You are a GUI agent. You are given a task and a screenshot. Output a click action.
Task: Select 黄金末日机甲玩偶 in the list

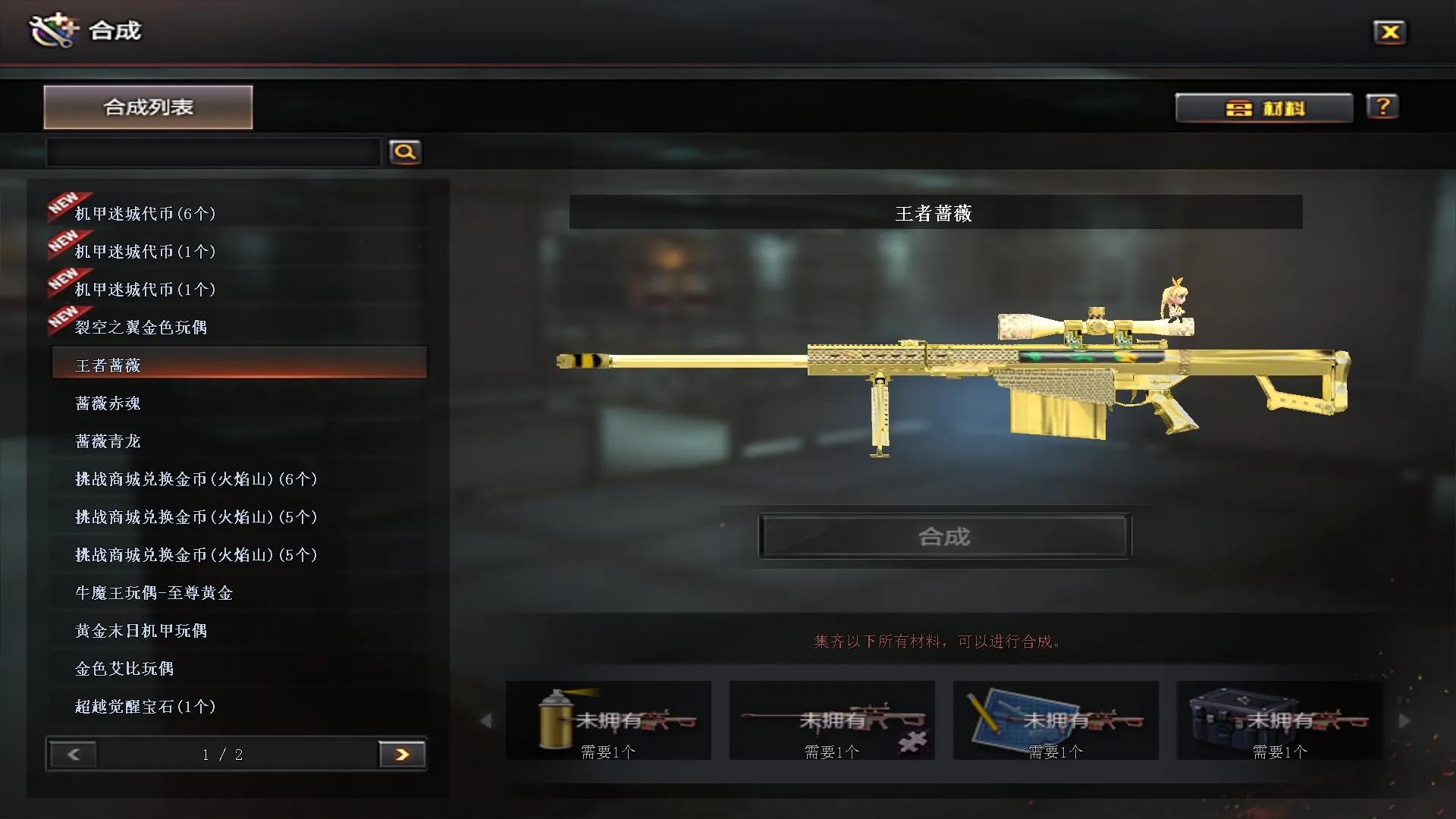[141, 631]
